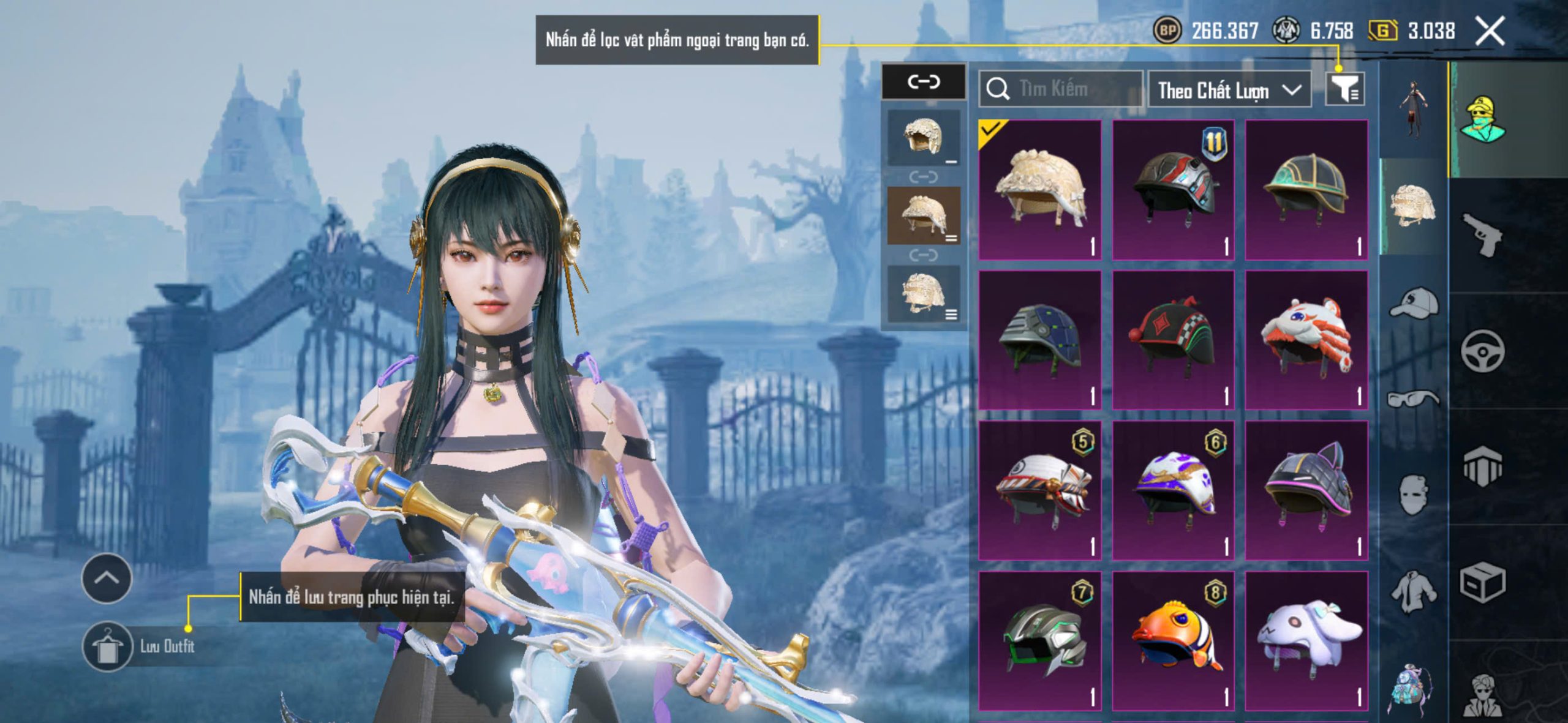Toggle the chain link button above helmet levels

[923, 81]
